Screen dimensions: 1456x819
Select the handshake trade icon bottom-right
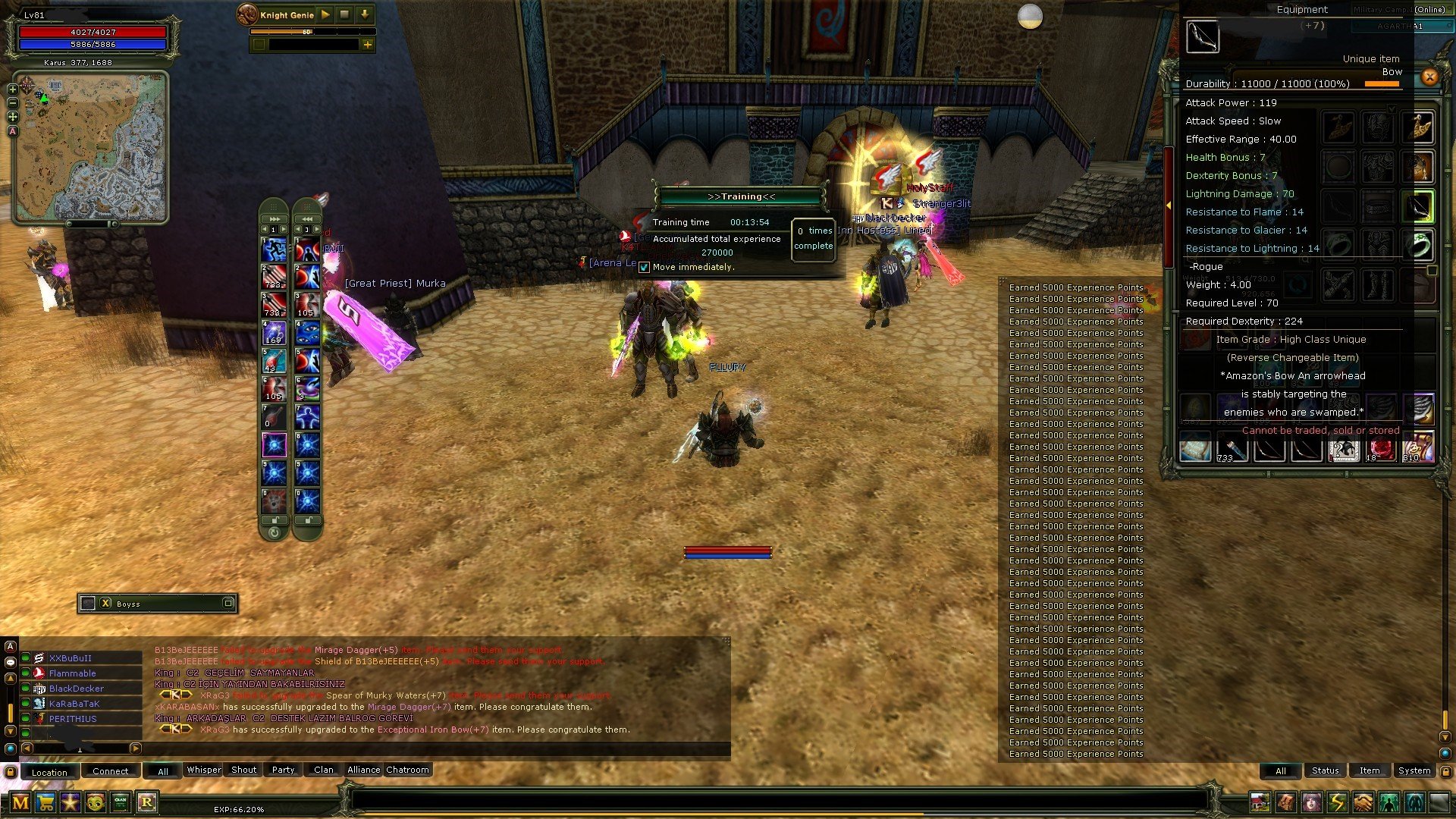click(1362, 802)
